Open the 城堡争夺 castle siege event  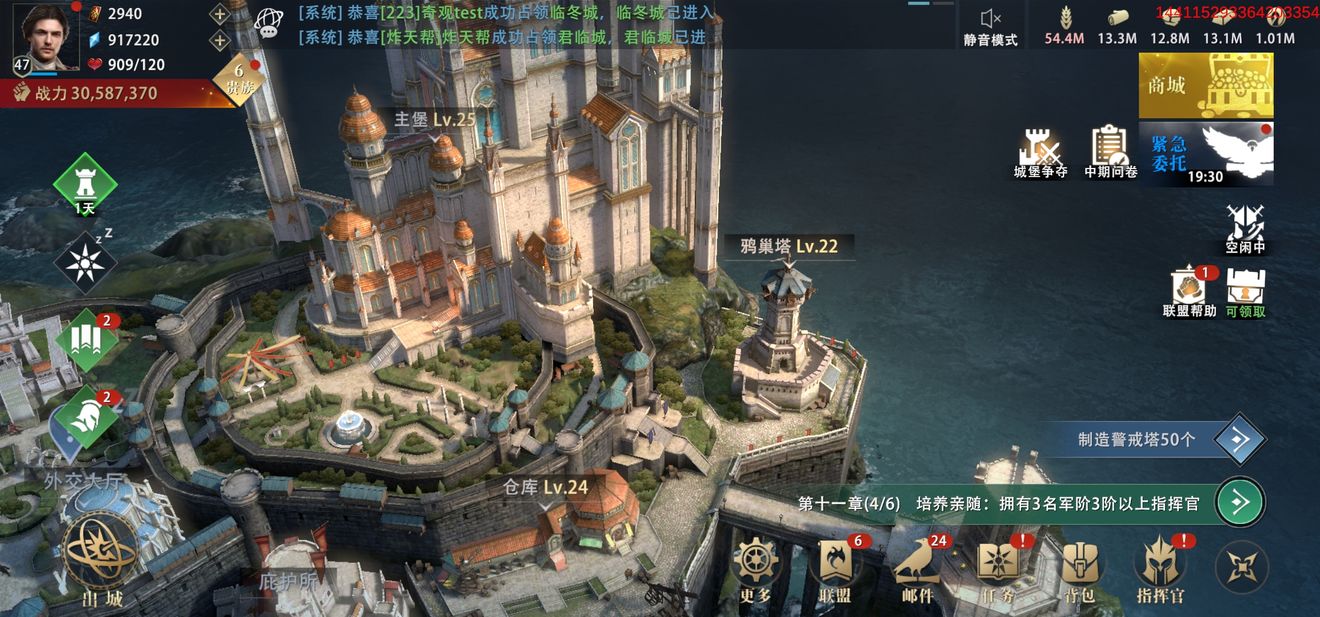[1040, 153]
